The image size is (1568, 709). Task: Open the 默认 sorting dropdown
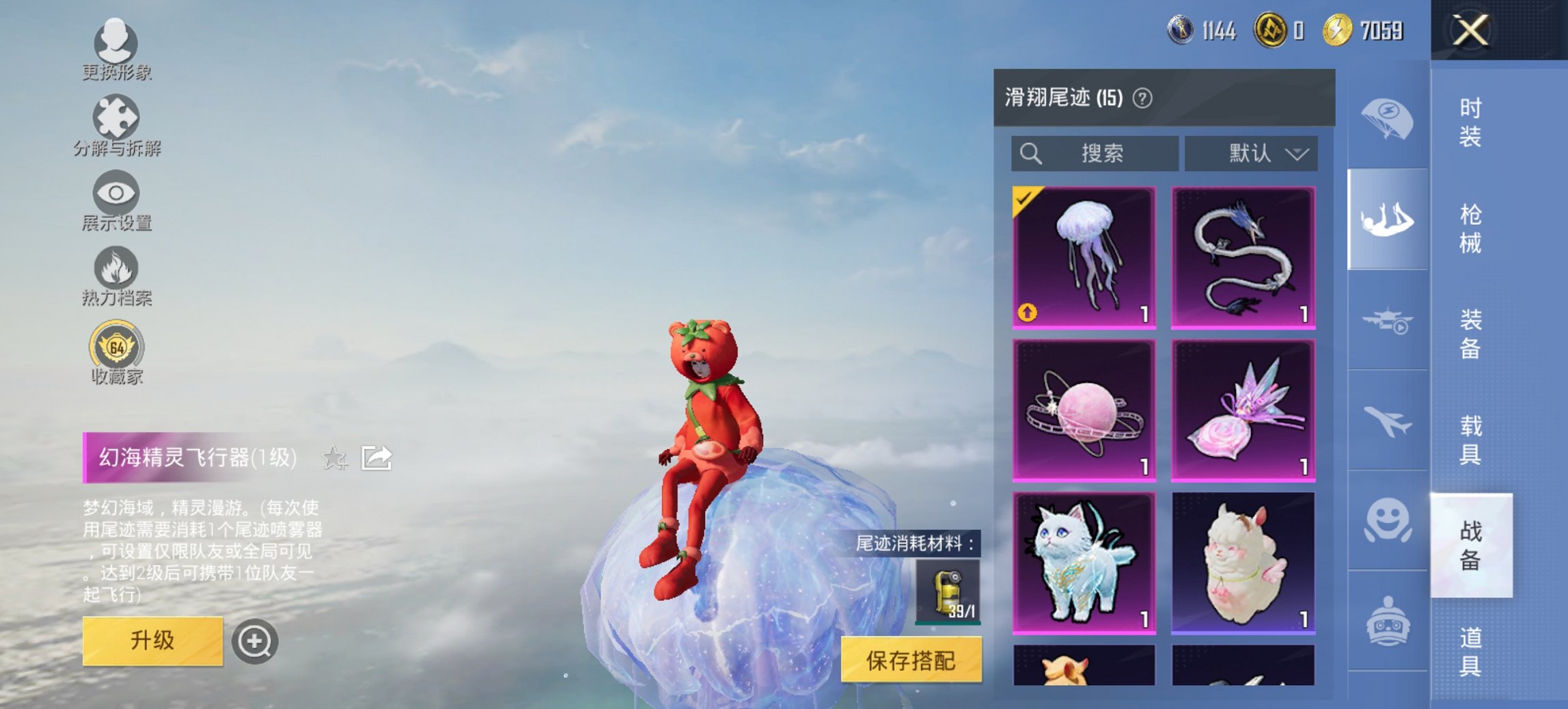(1250, 153)
